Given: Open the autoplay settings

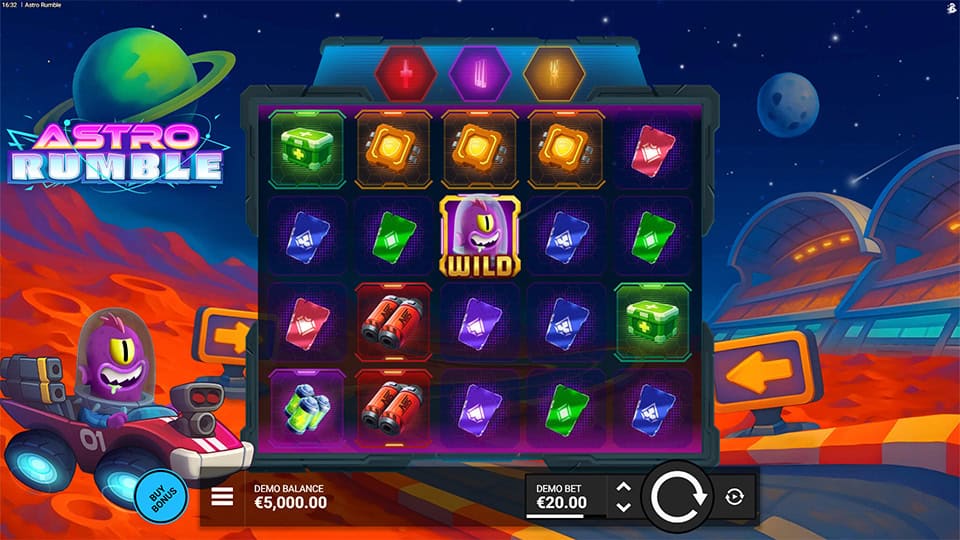Looking at the screenshot, I should click(x=735, y=497).
